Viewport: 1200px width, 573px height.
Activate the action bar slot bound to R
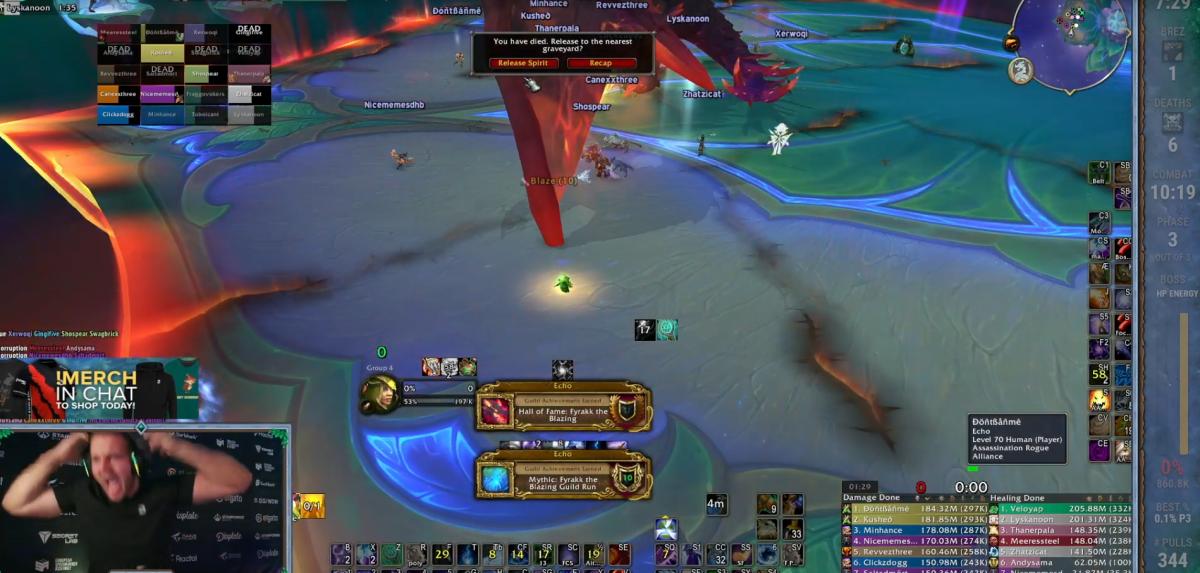(x=417, y=554)
